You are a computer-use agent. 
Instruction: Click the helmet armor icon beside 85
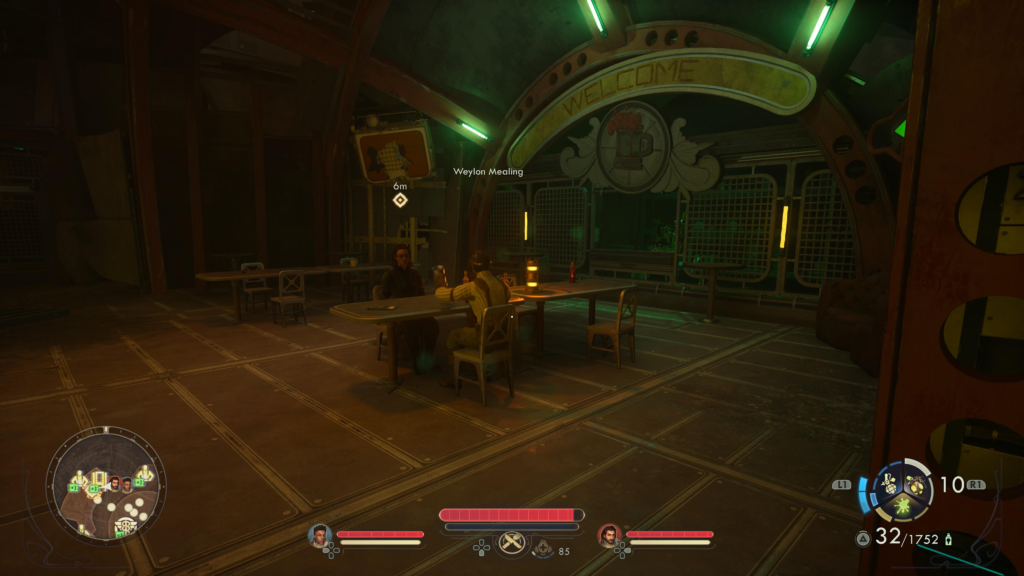(540, 548)
